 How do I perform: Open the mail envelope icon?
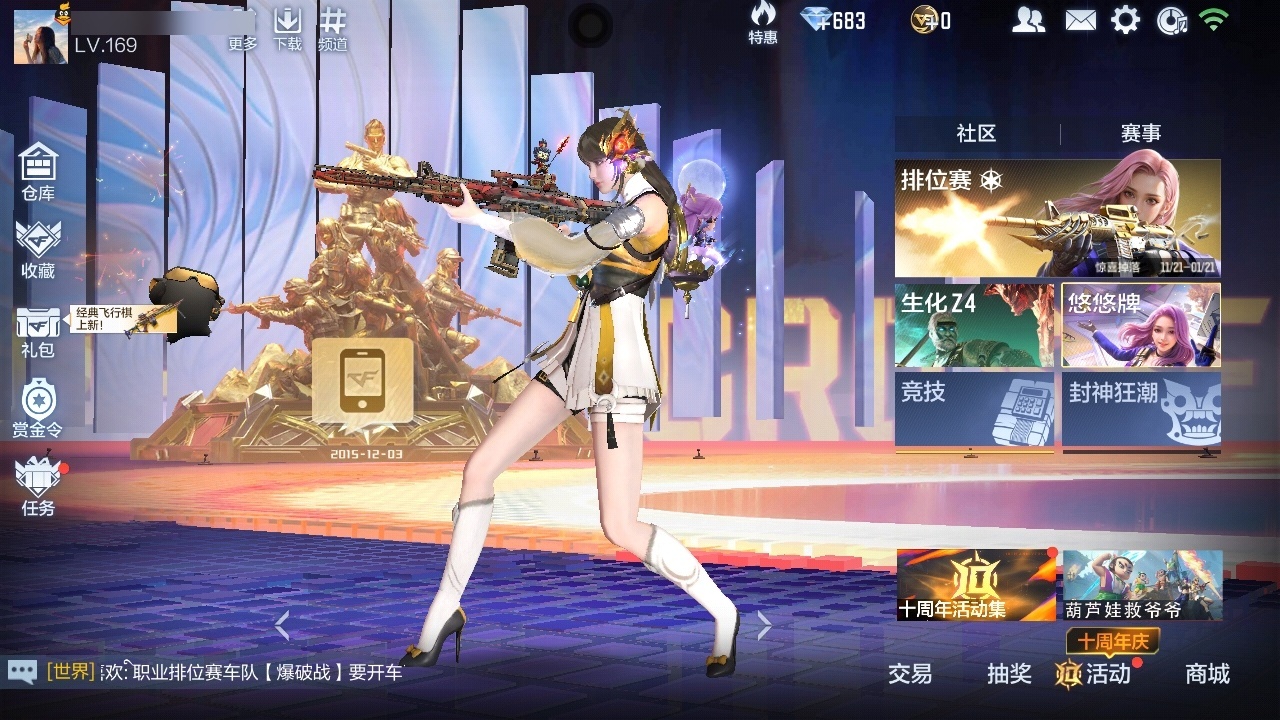coord(1080,20)
